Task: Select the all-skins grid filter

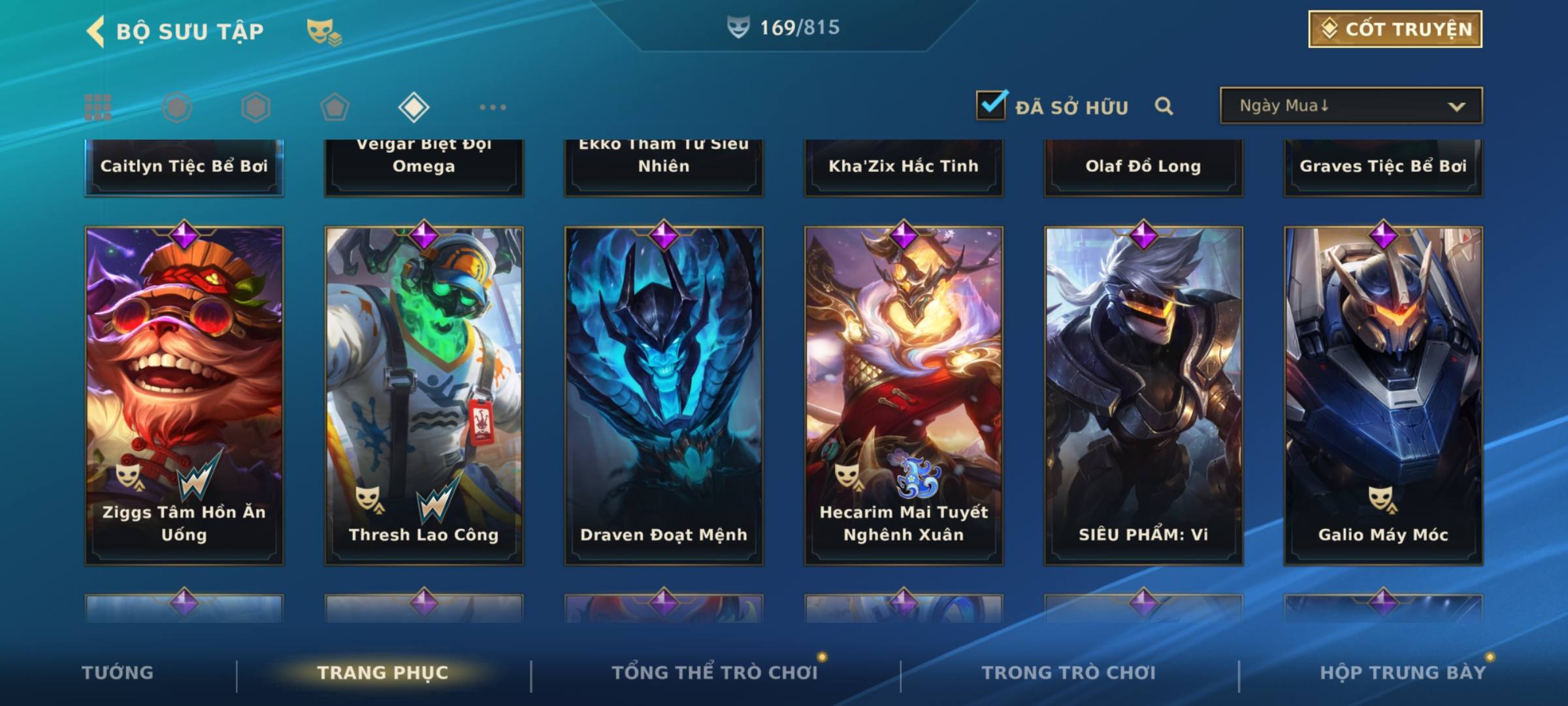Action: point(98,107)
